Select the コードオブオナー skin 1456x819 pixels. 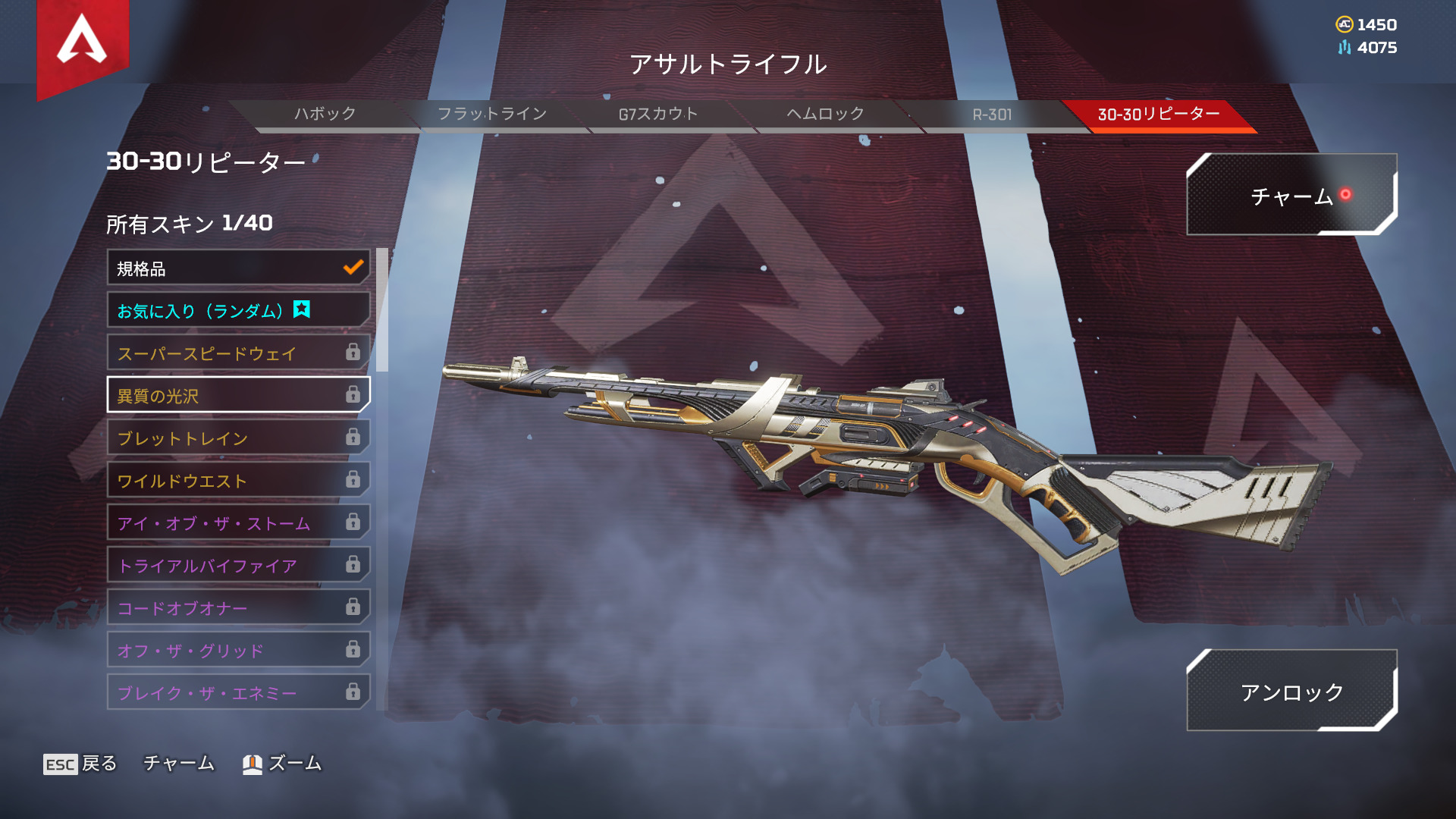[238, 608]
